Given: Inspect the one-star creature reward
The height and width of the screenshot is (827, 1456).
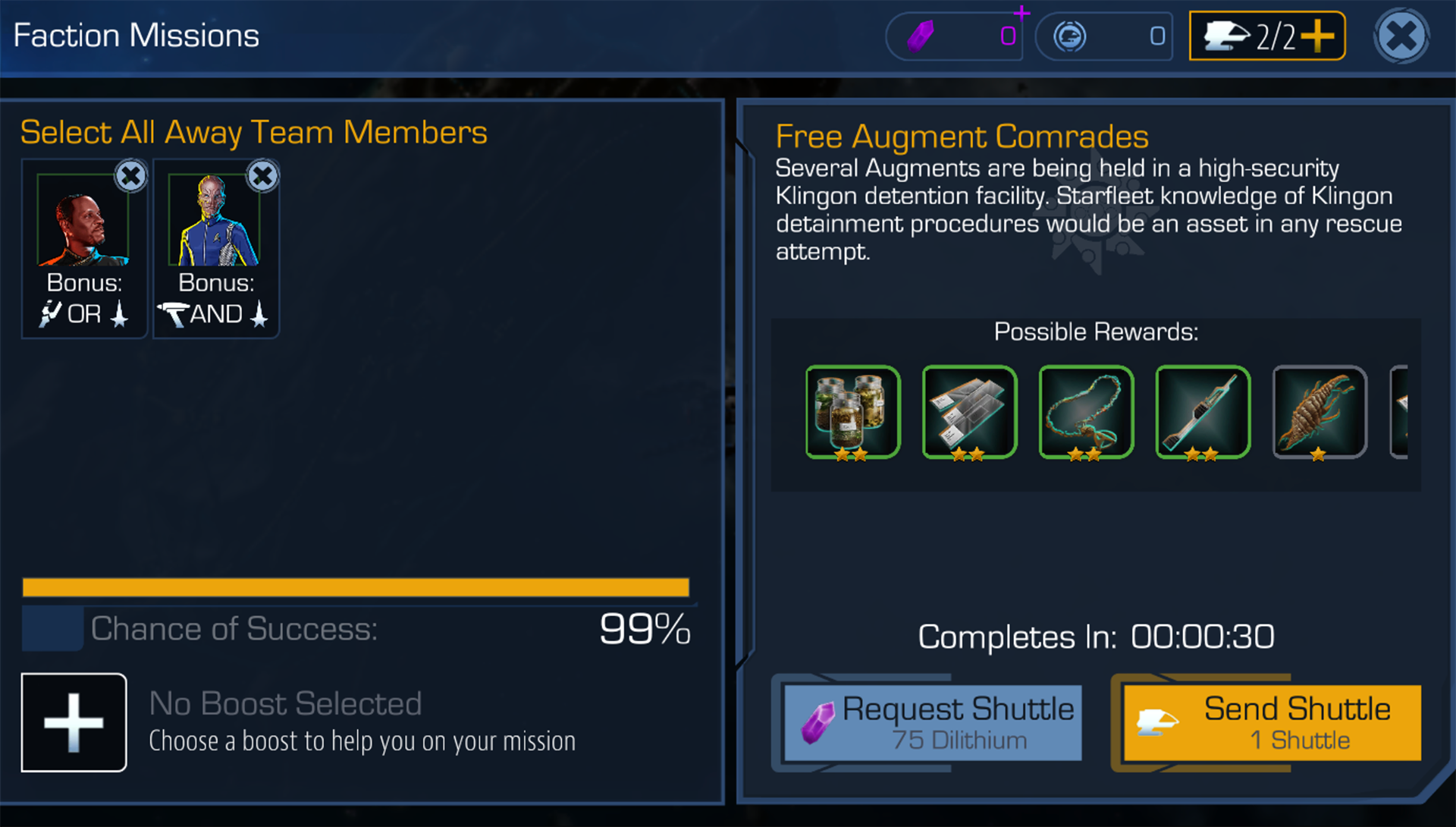Looking at the screenshot, I should tap(1319, 412).
